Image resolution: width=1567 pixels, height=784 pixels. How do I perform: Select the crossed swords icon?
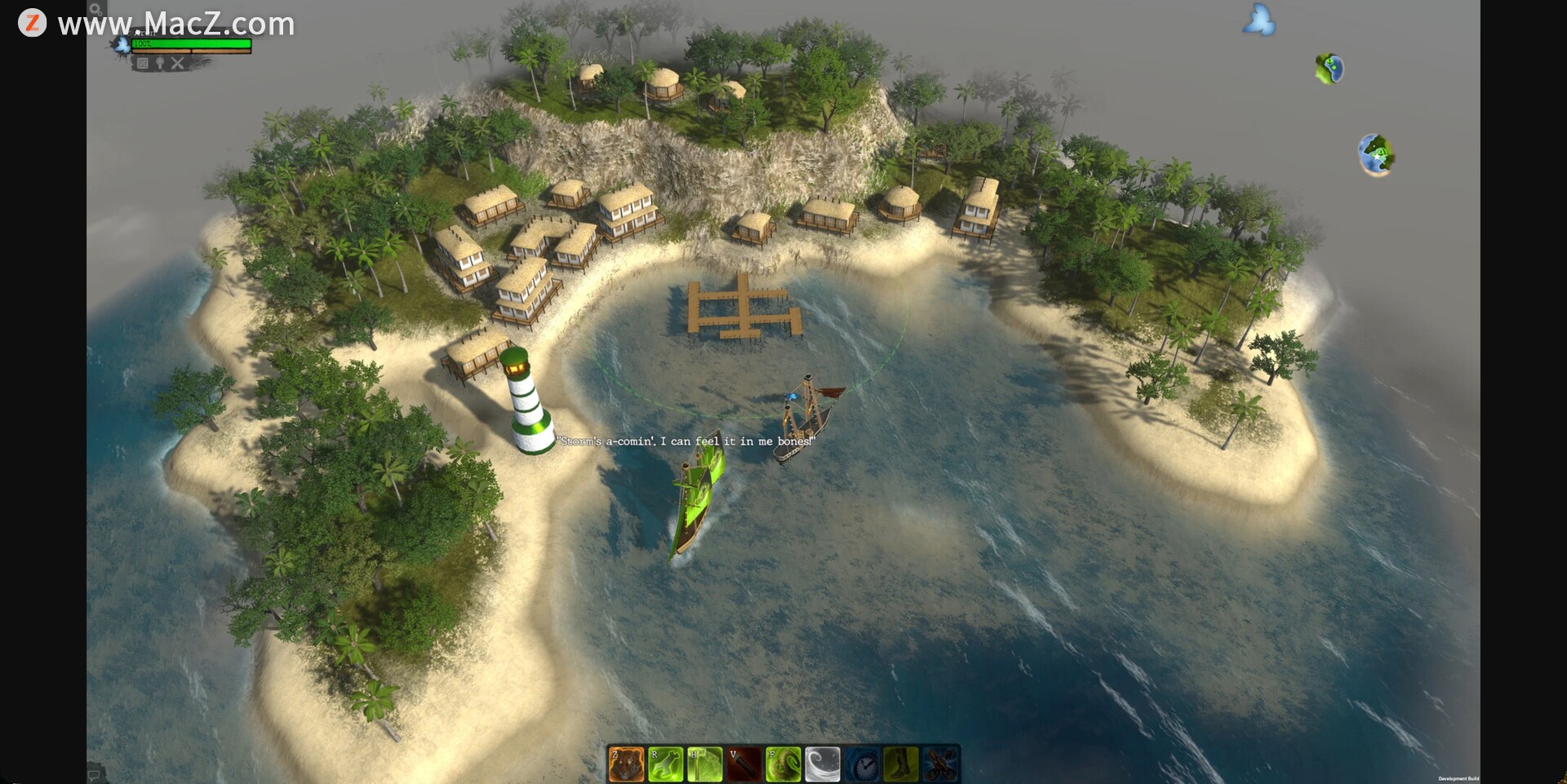pyautogui.click(x=178, y=63)
